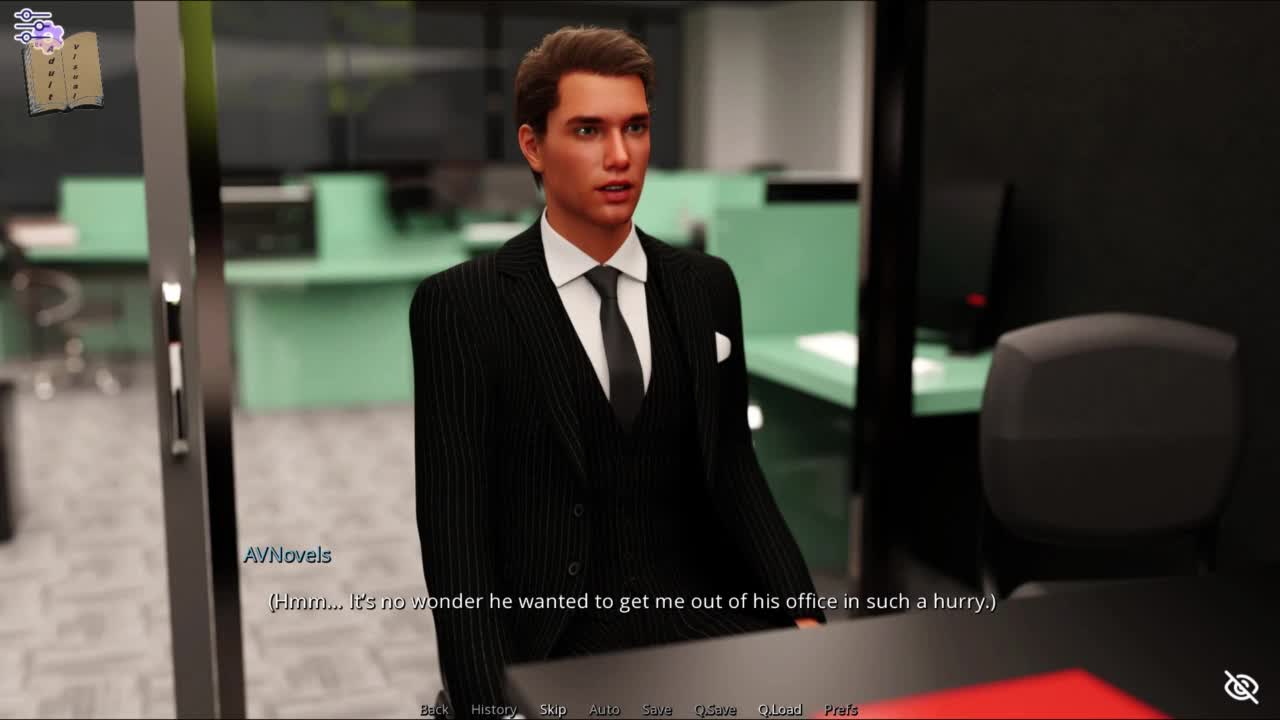This screenshot has width=1280, height=720.
Task: Open the dialogue History log
Action: point(493,709)
